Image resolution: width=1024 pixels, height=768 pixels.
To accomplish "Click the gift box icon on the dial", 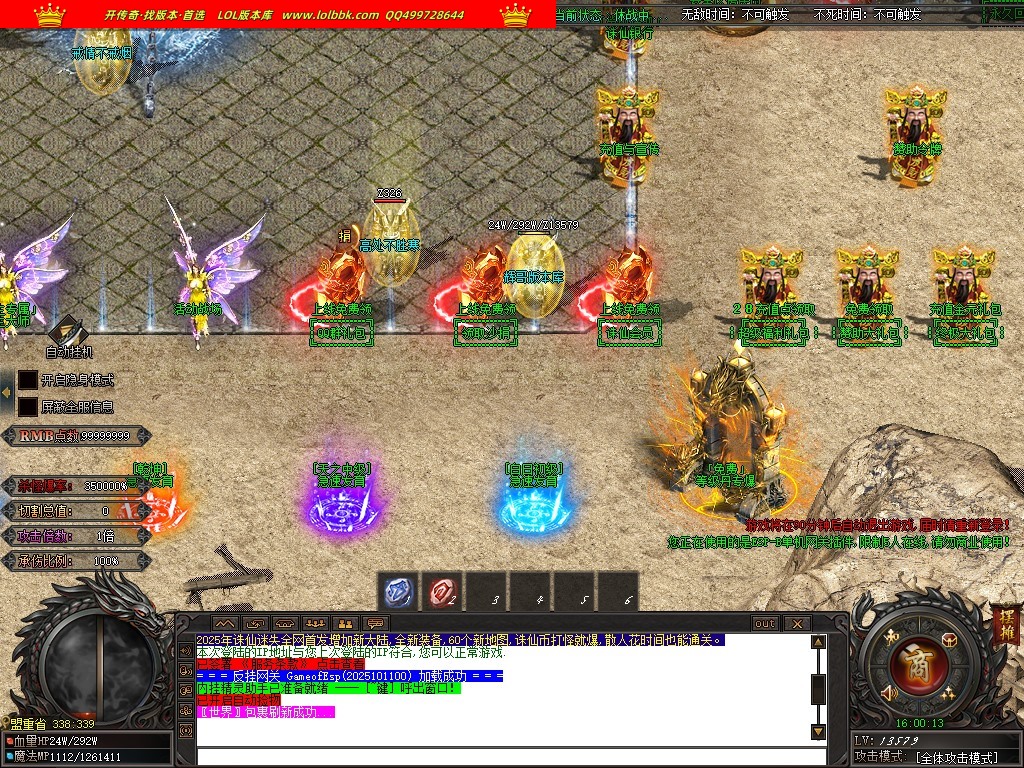I will click(950, 639).
